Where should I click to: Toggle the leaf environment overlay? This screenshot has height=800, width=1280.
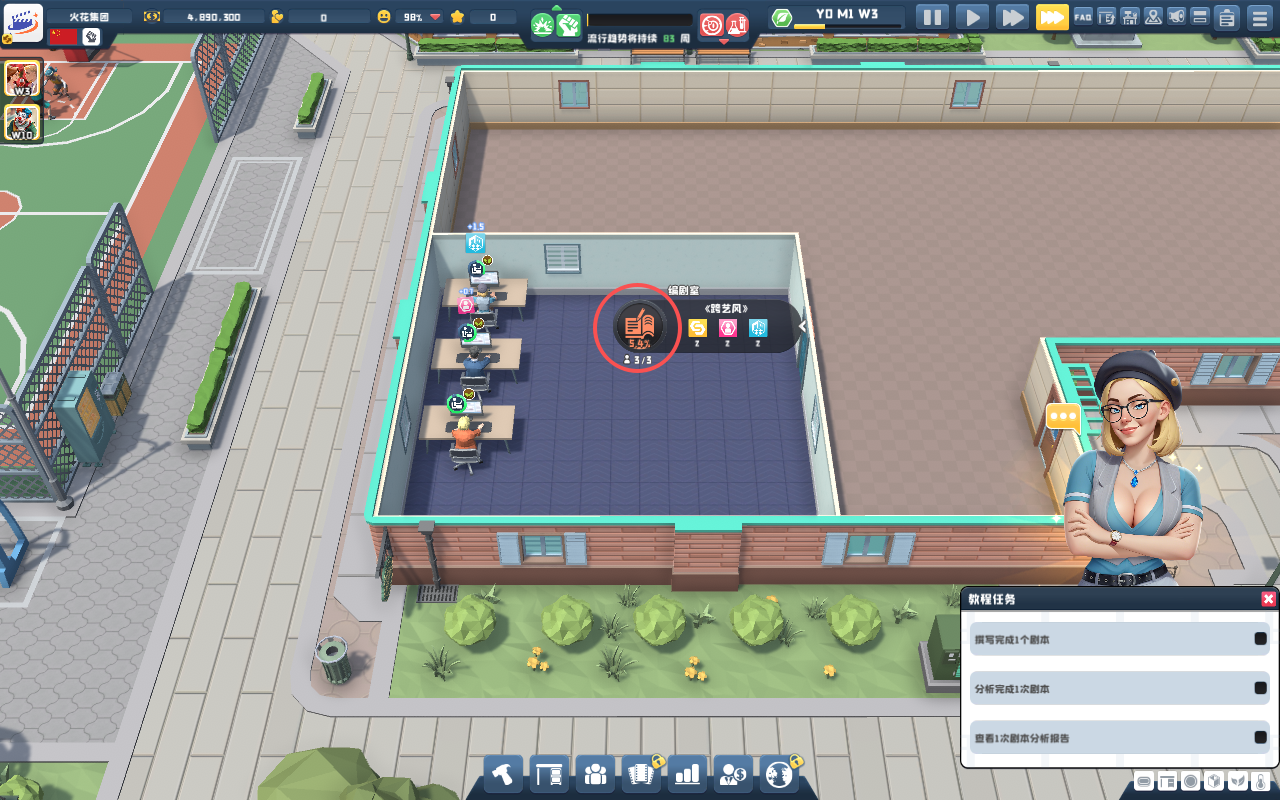click(1237, 781)
